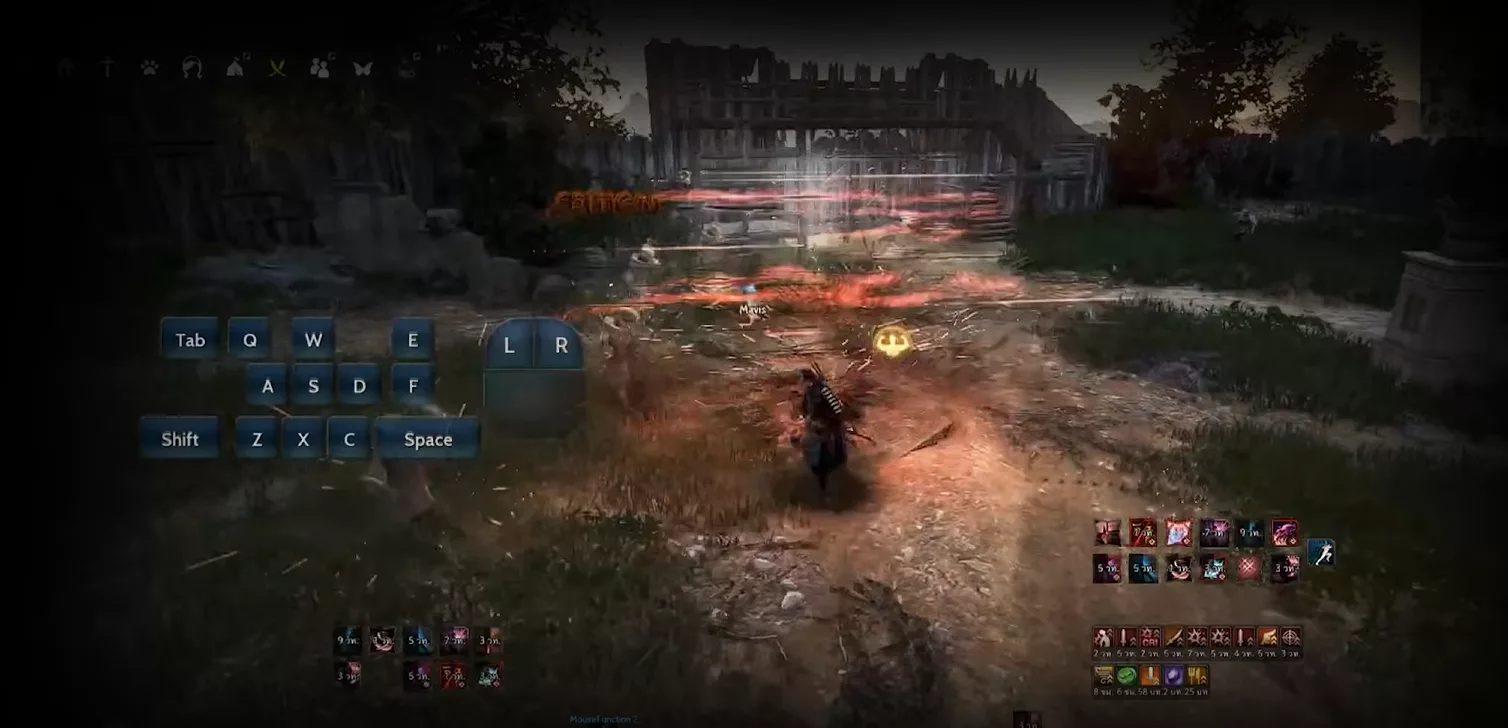Open the appearance menu via hair icon
The width and height of the screenshot is (1508, 728).
[x=193, y=68]
